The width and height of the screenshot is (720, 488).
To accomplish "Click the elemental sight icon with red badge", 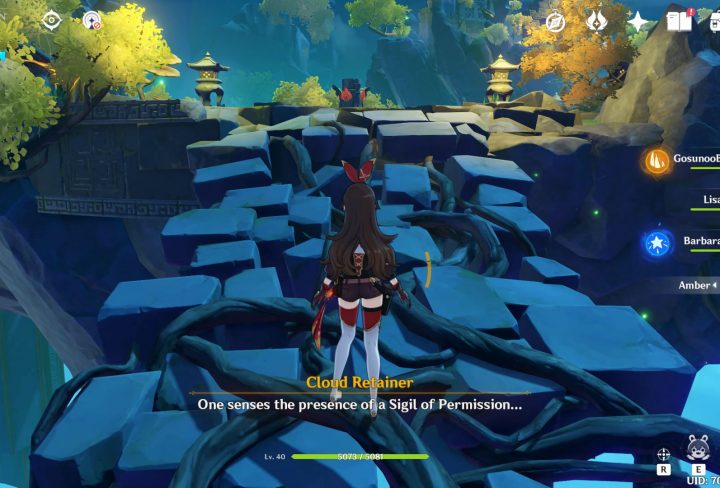I will (x=92, y=20).
